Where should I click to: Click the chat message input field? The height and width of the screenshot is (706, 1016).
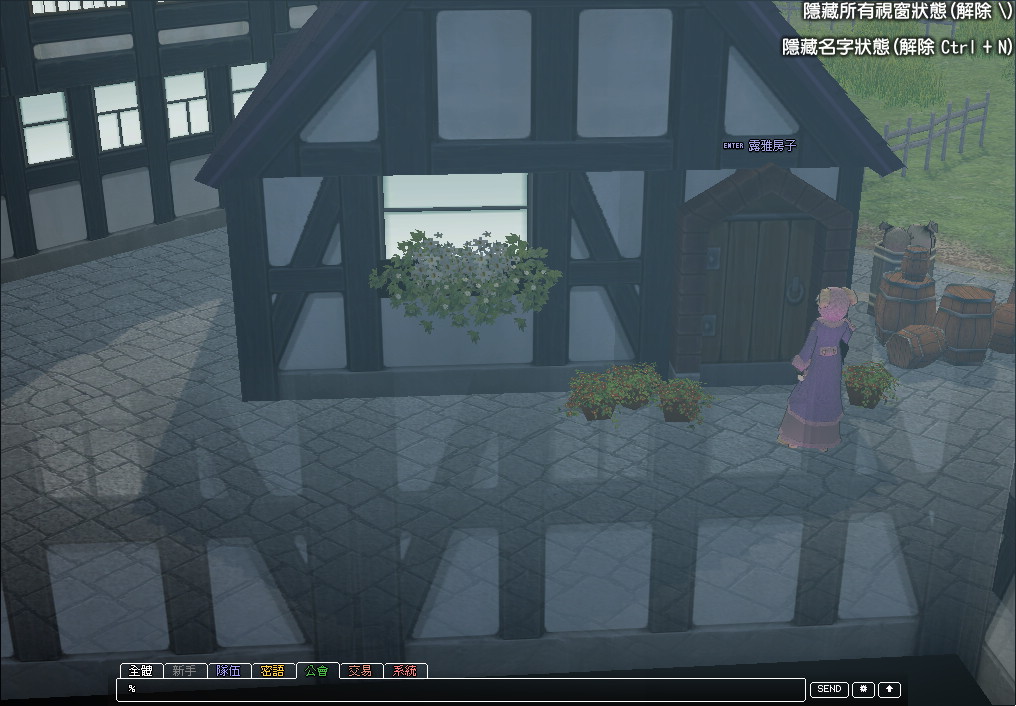point(460,690)
